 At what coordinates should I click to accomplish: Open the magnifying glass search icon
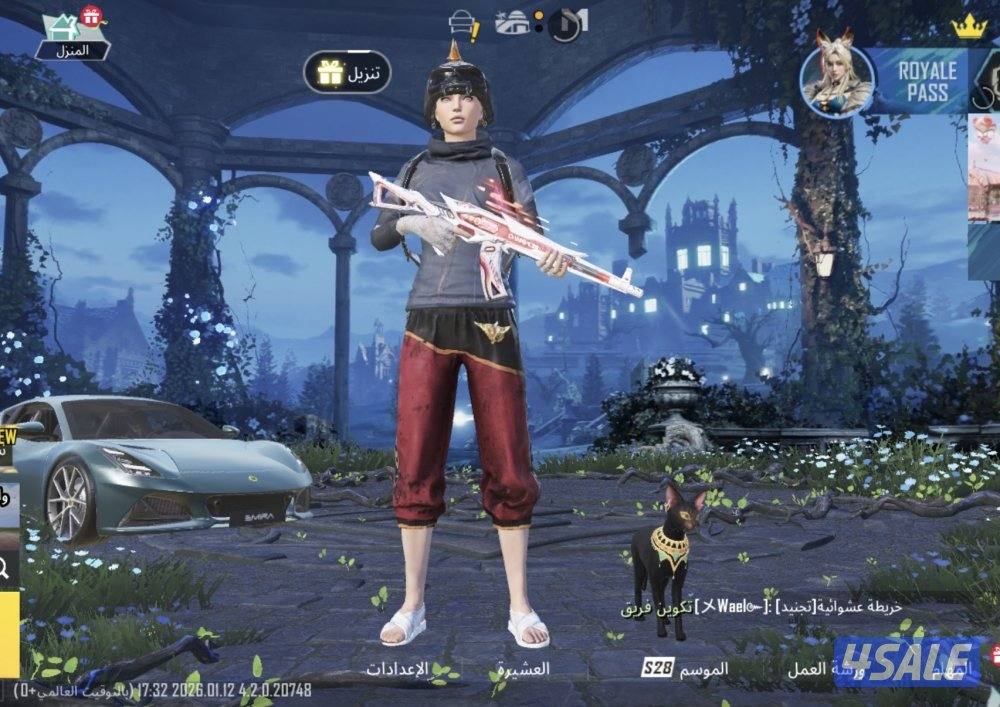click(x=6, y=569)
